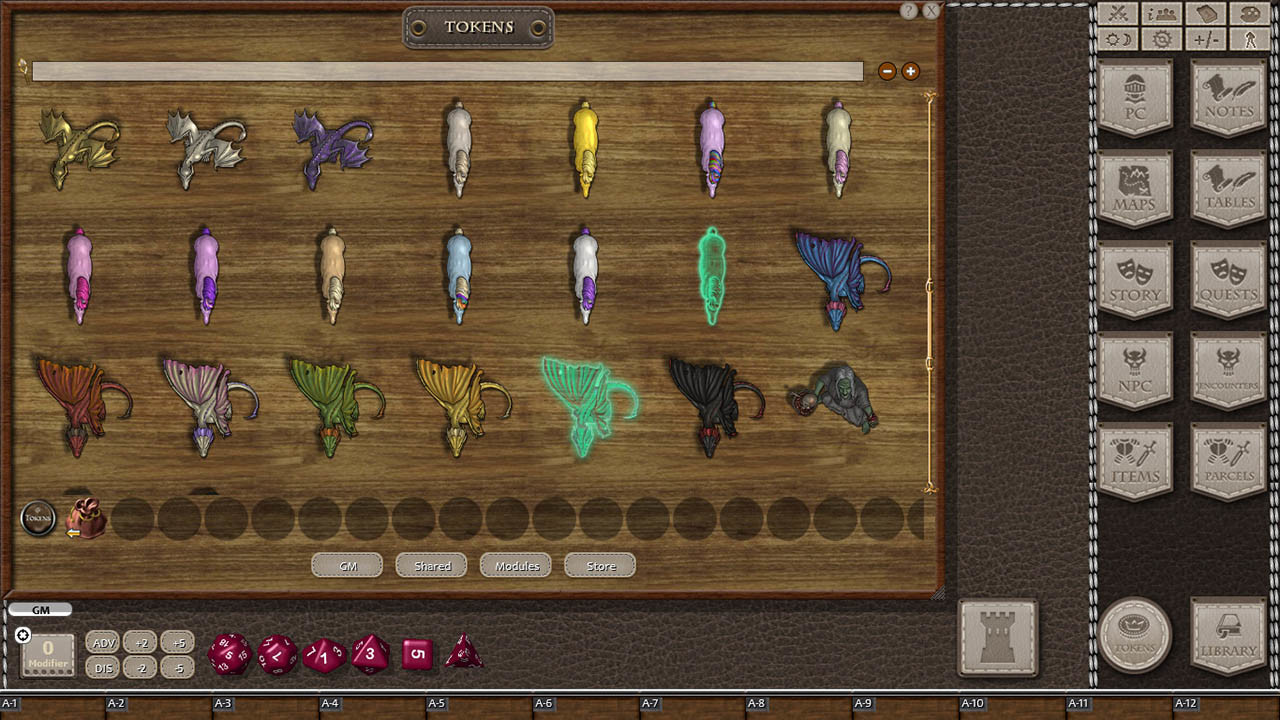The width and height of the screenshot is (1280, 720).
Task: Apply the +5 modifier toggle
Action: (178, 643)
